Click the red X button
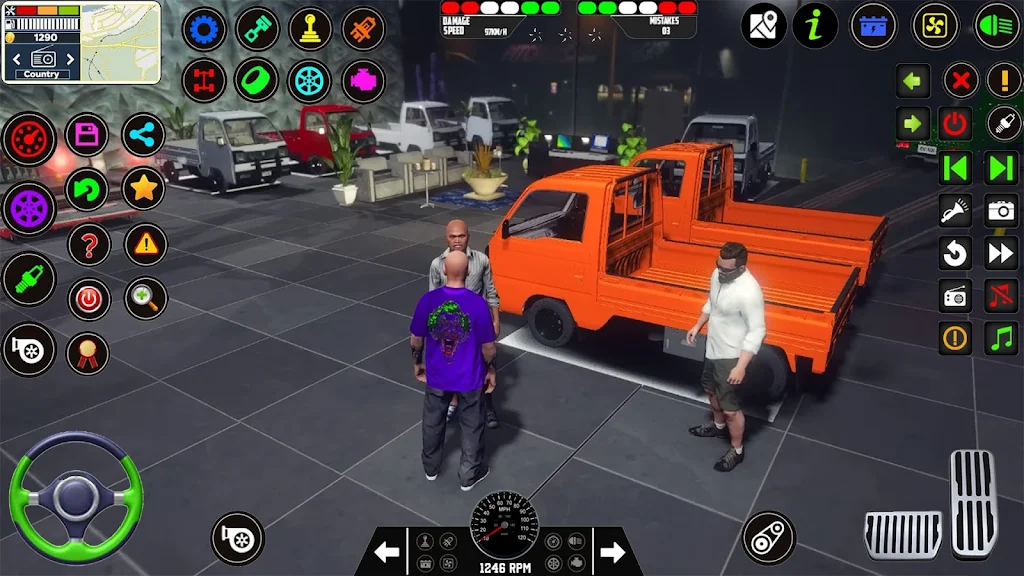Image resolution: width=1024 pixels, height=576 pixels. click(961, 80)
